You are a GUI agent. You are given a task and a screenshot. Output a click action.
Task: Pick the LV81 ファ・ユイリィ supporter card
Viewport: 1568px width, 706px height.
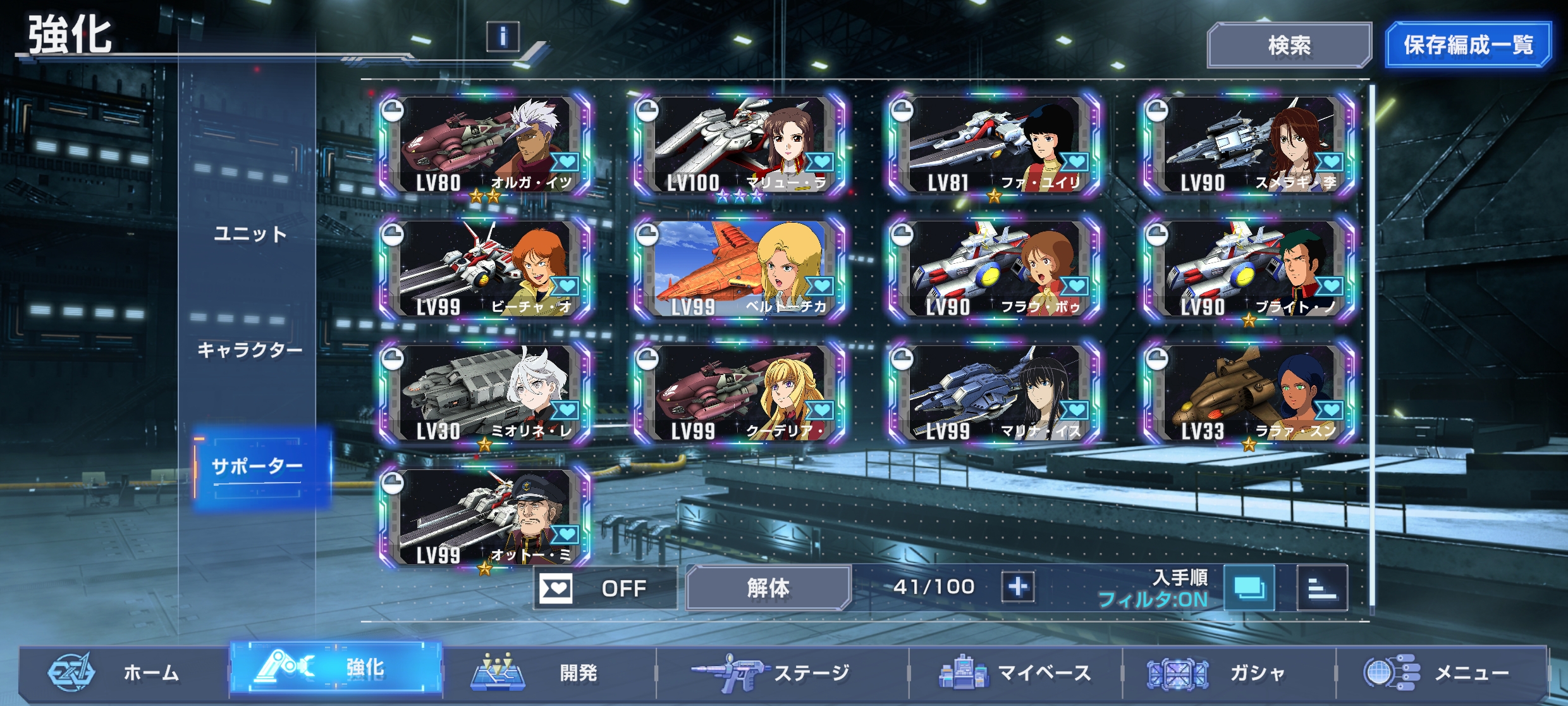(x=995, y=146)
